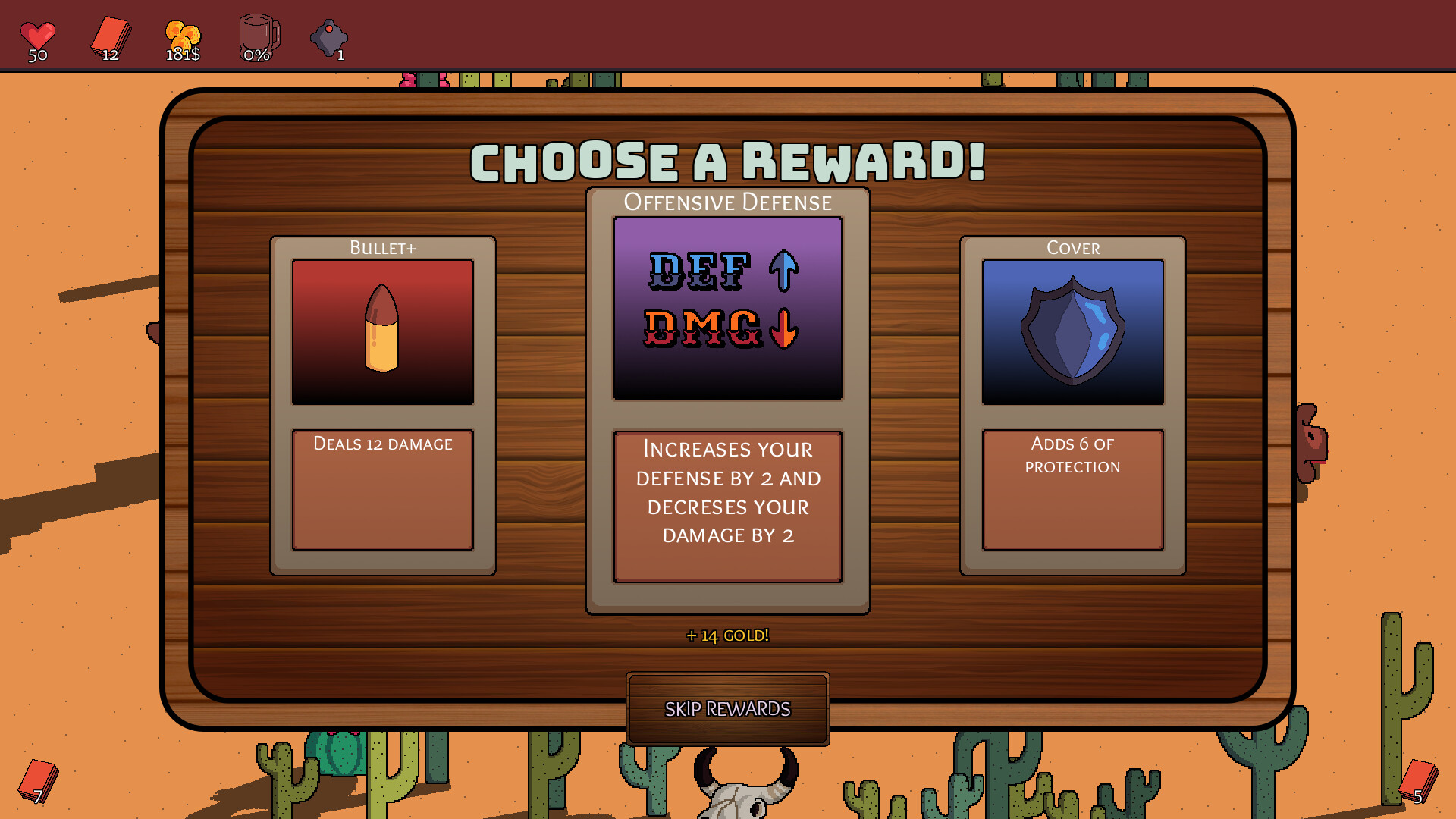This screenshot has height=819, width=1456.
Task: Select the Offensive Defense reward card
Action: tap(726, 398)
